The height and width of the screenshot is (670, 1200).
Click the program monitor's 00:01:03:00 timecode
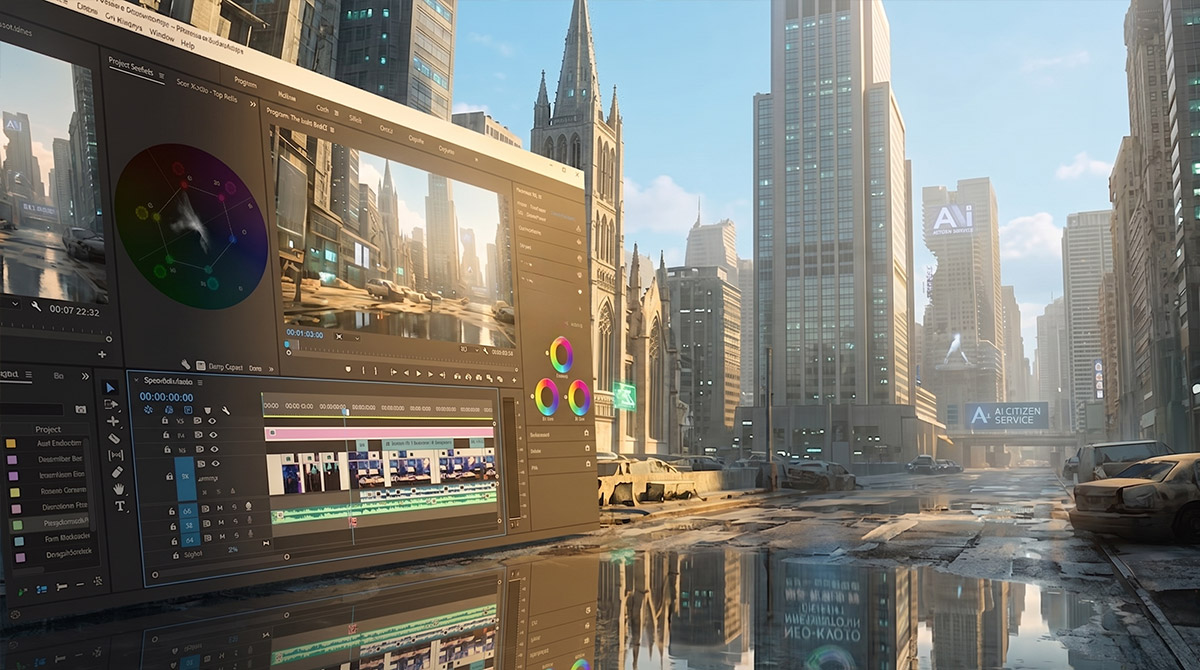304,333
